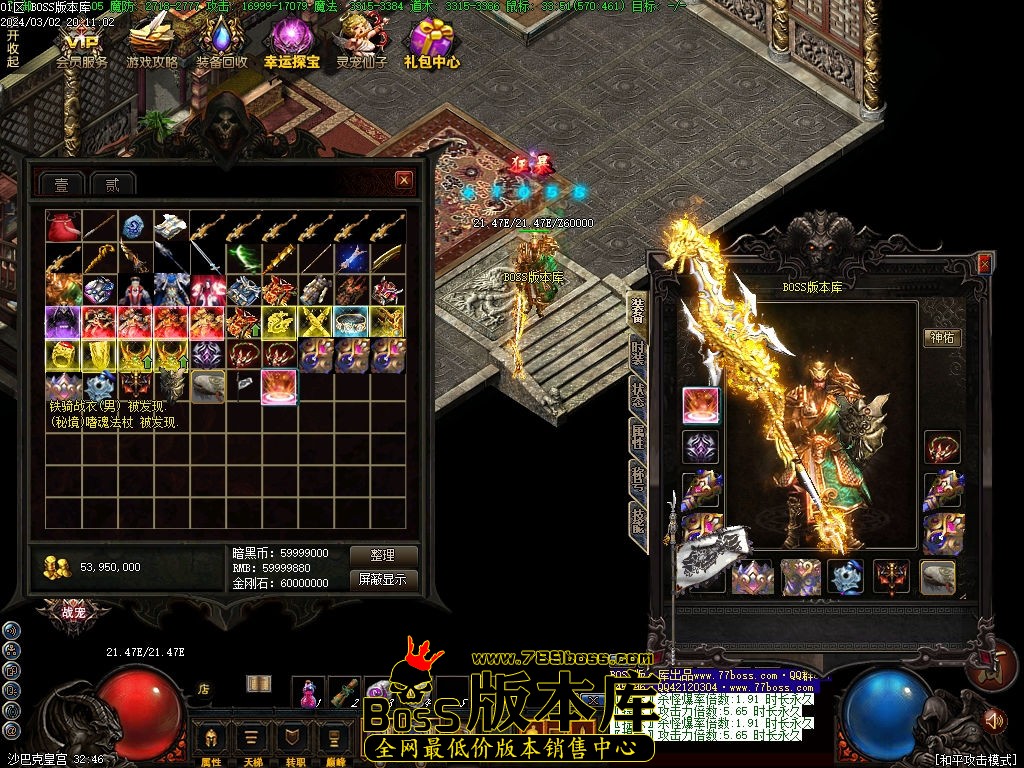Switch to the 时装 costume tab
The height and width of the screenshot is (768, 1024).
click(x=638, y=352)
